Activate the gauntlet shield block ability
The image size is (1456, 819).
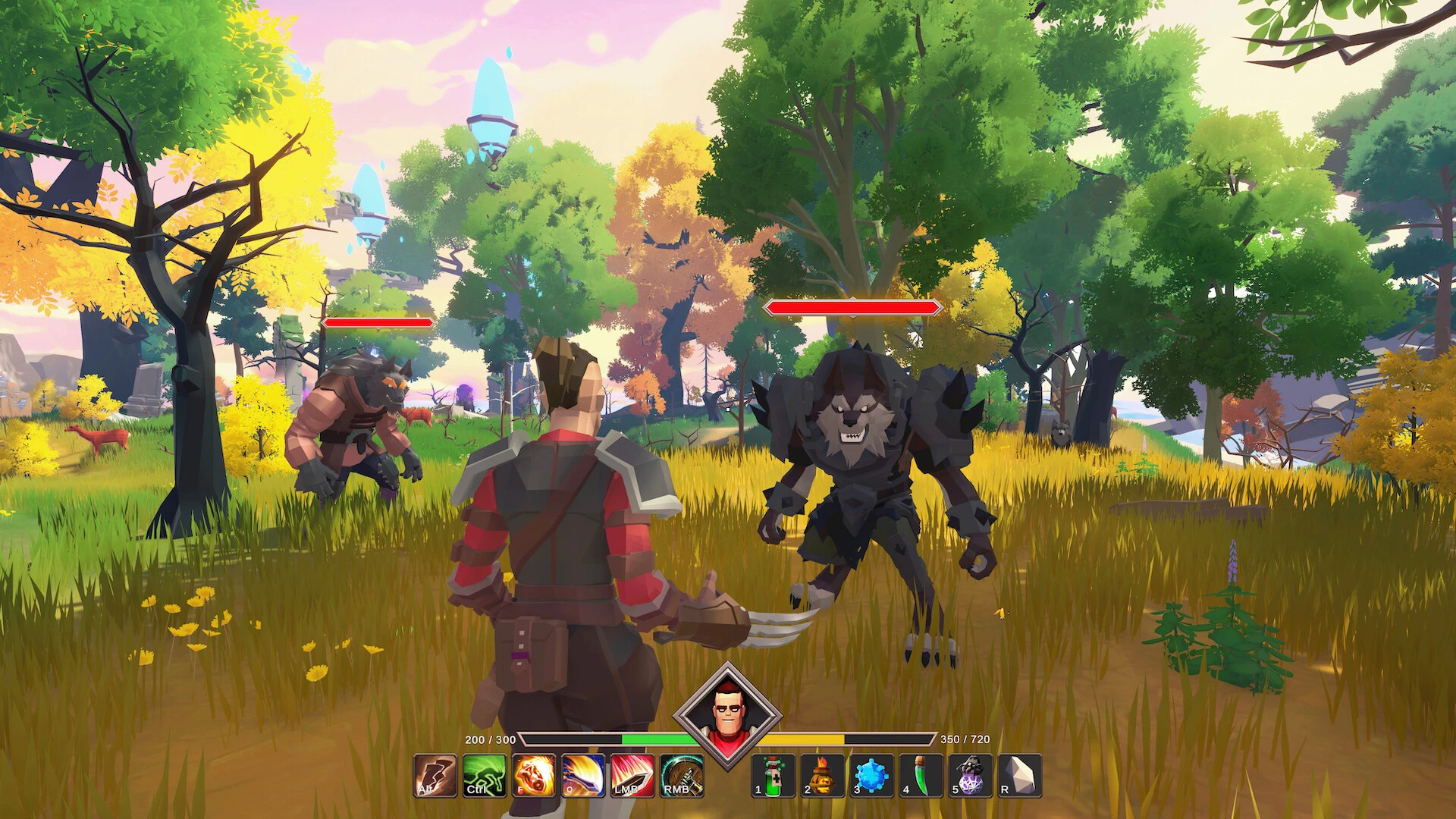[682, 776]
